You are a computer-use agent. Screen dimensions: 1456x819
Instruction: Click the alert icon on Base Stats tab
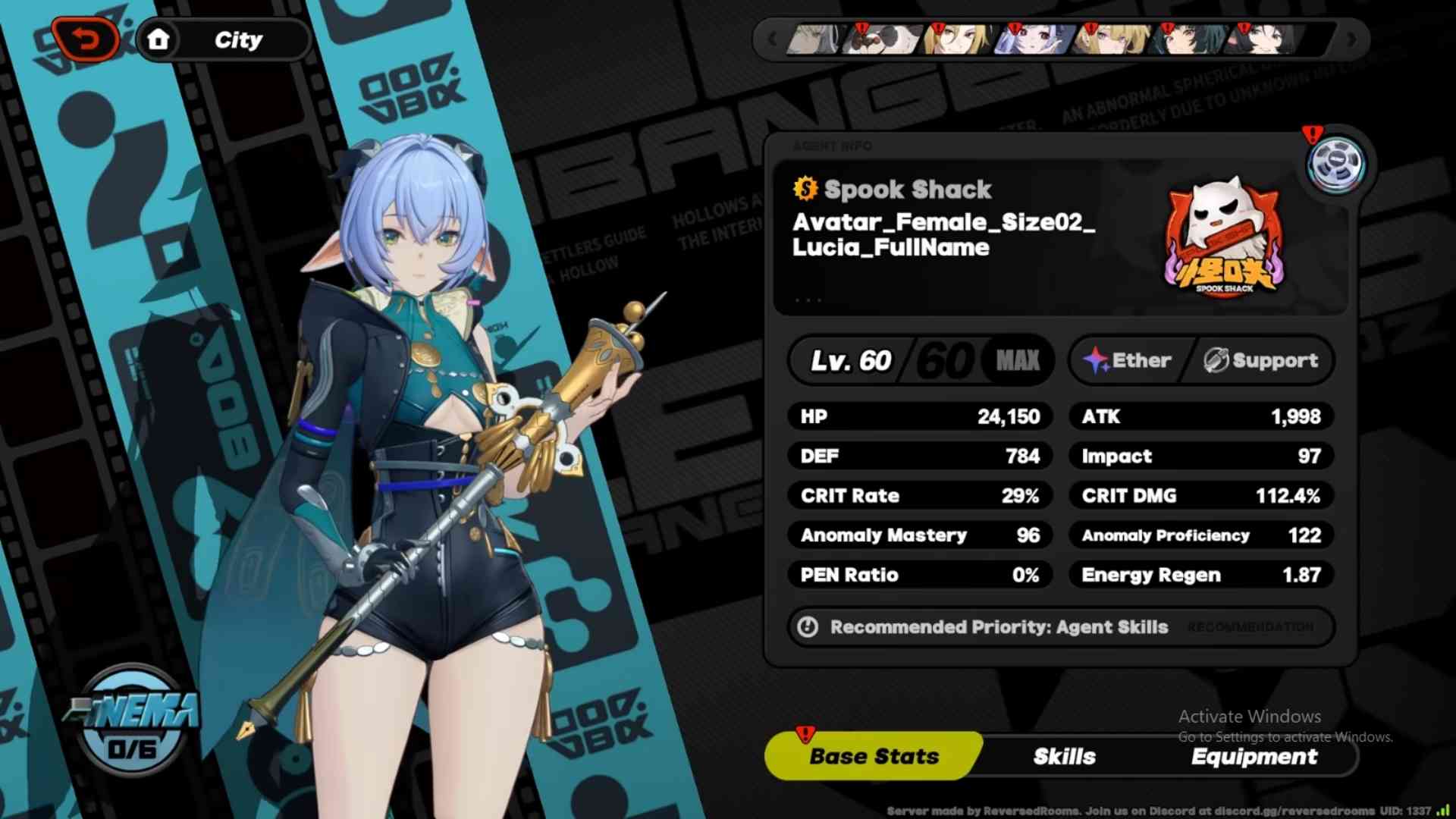[x=804, y=733]
